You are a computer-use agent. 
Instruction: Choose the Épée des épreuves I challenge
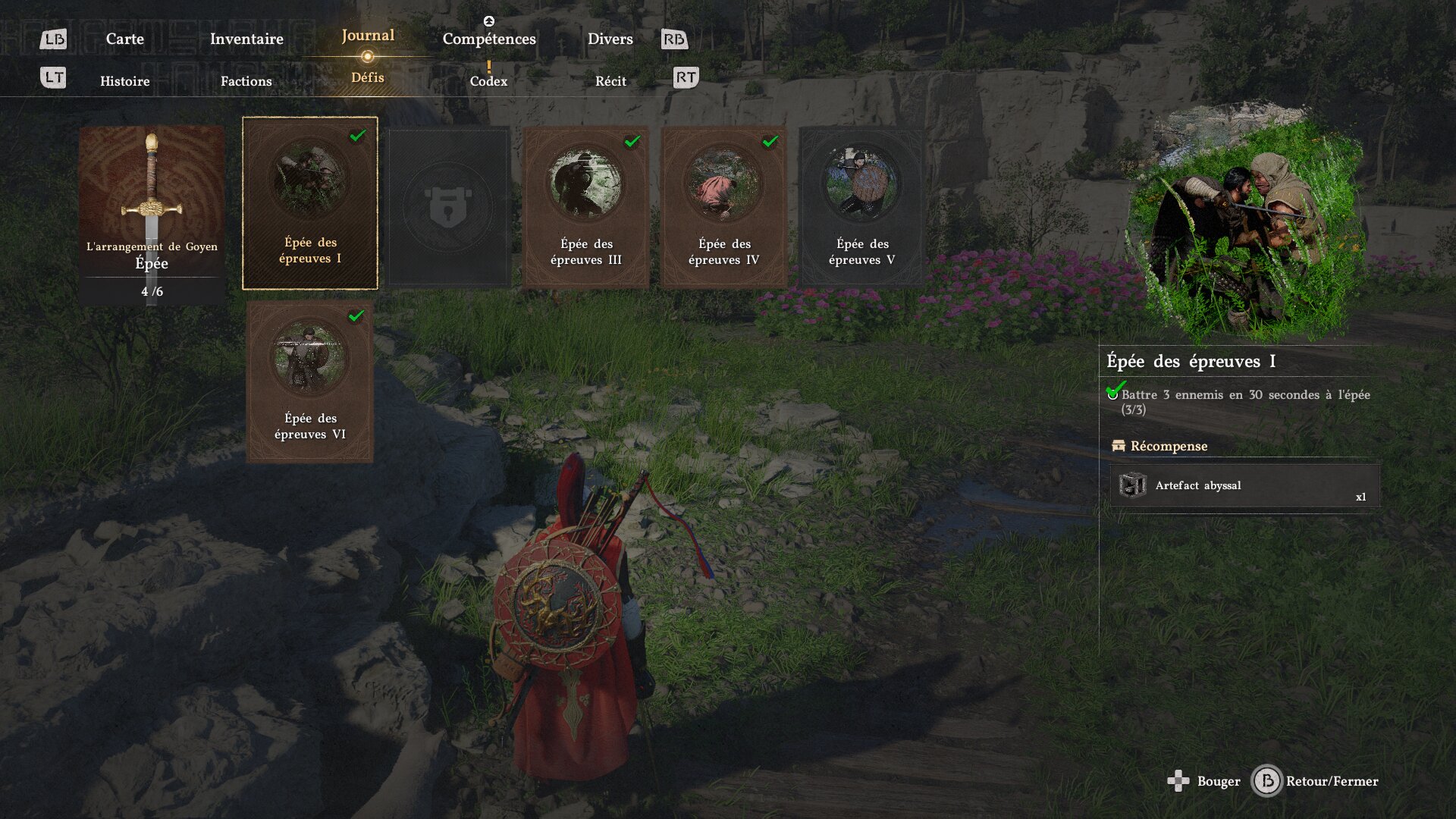pos(310,203)
